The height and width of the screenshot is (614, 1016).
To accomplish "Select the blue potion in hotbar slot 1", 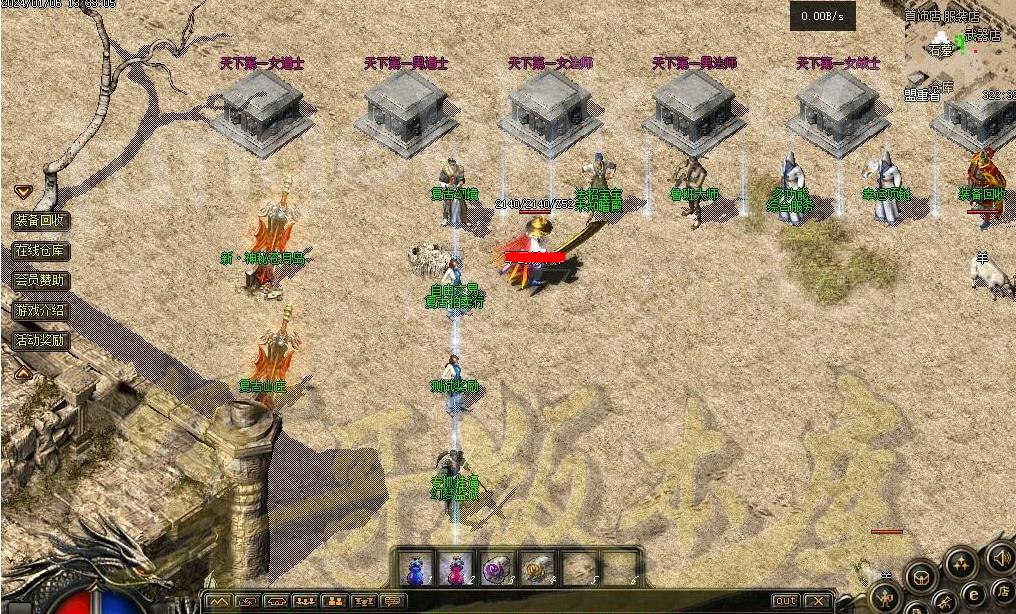I will tap(416, 569).
